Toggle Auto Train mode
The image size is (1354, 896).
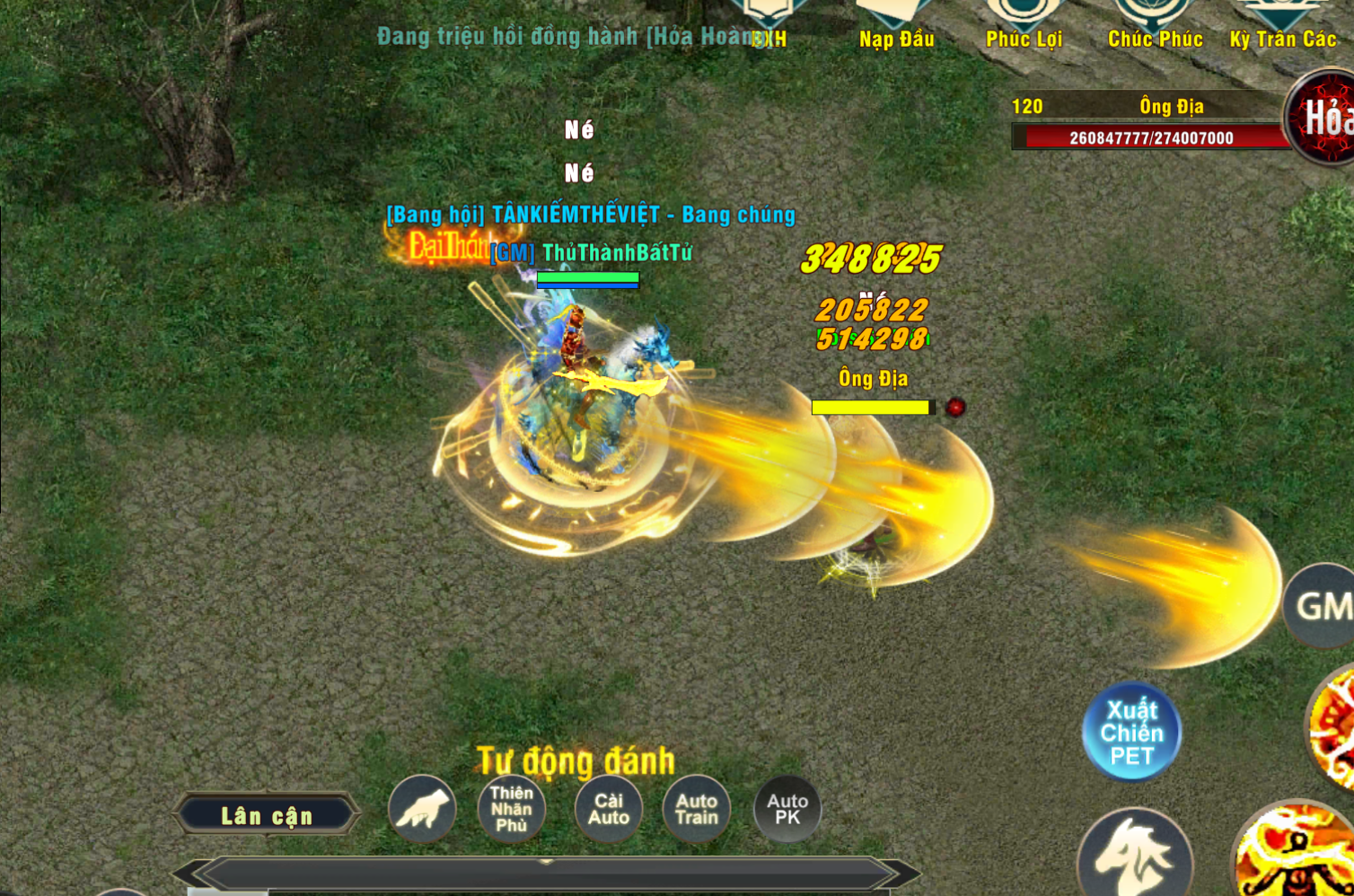click(697, 809)
